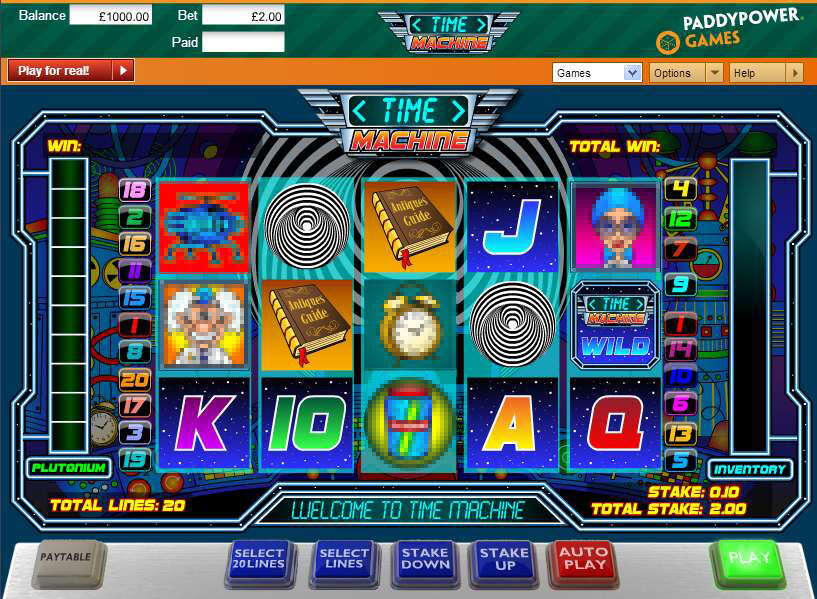Open the Games dropdown
Viewport: 817px width, 599px height.
pyautogui.click(x=597, y=73)
